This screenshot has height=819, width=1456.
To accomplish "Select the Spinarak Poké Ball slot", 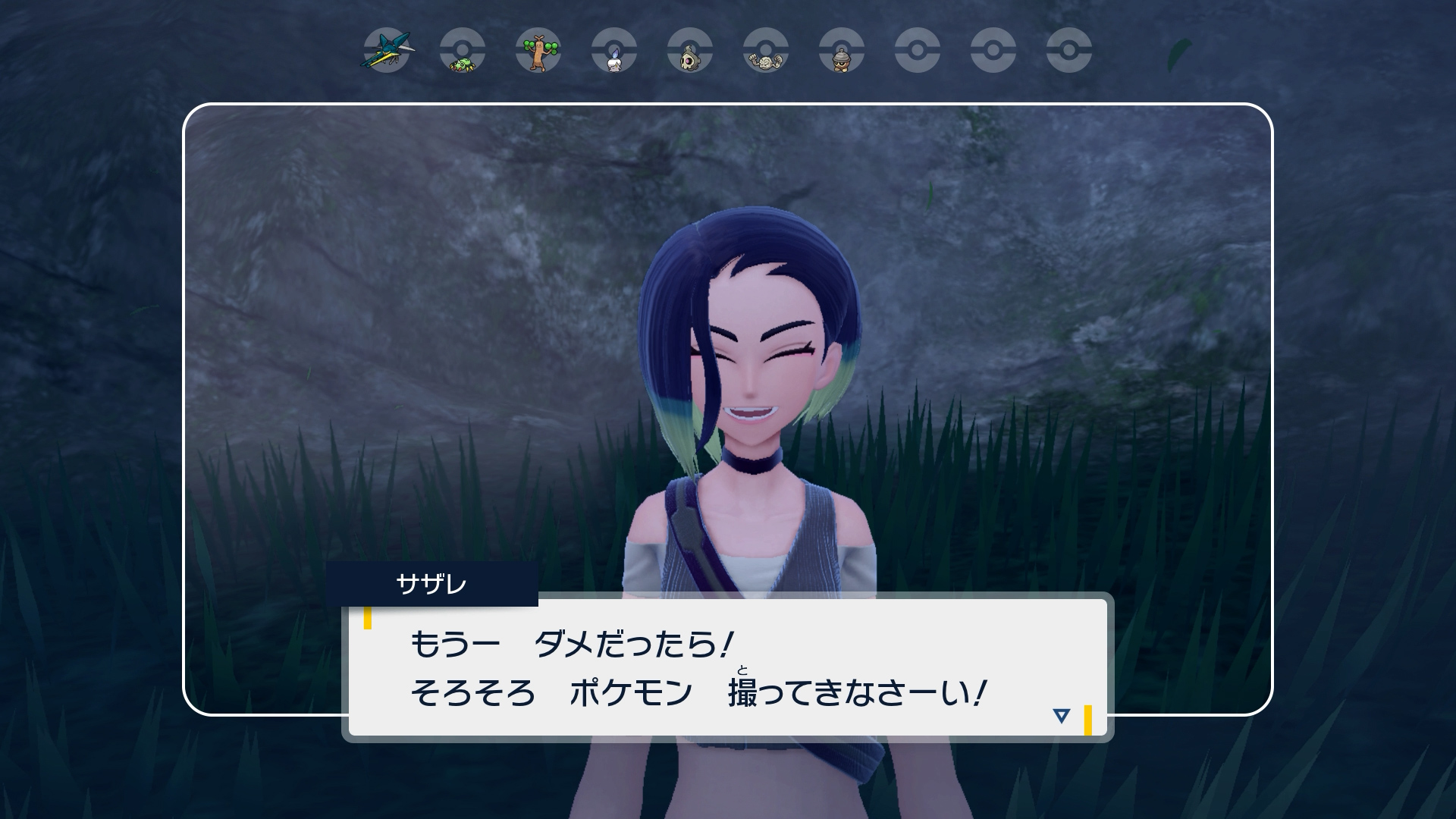I will pos(463,52).
